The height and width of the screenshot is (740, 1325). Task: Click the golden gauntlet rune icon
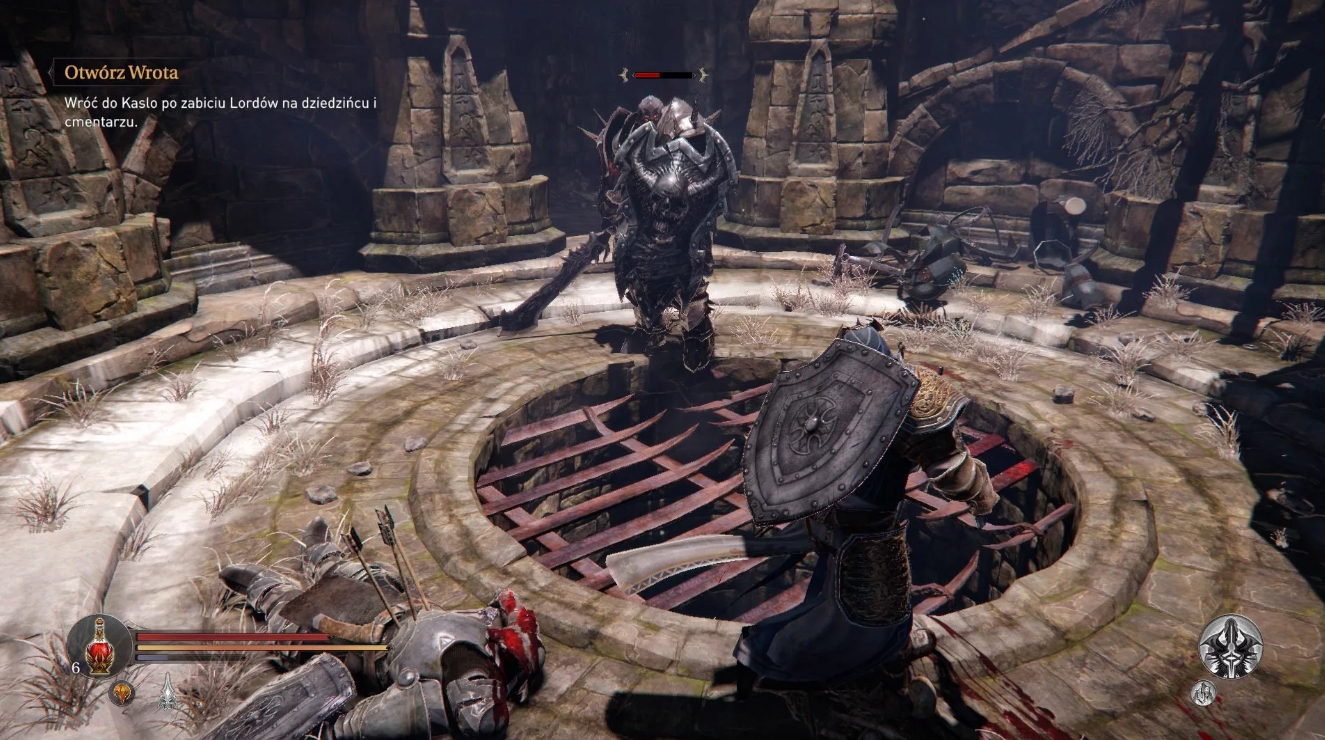119,692
